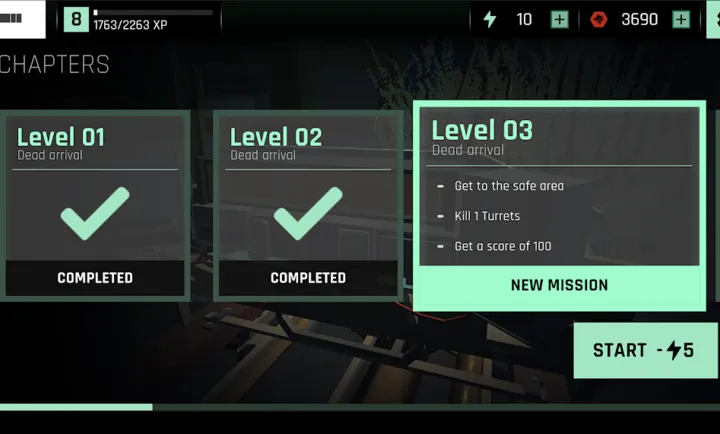Go back using the top-left button
Viewport: 720px width, 434px height.
(22, 19)
